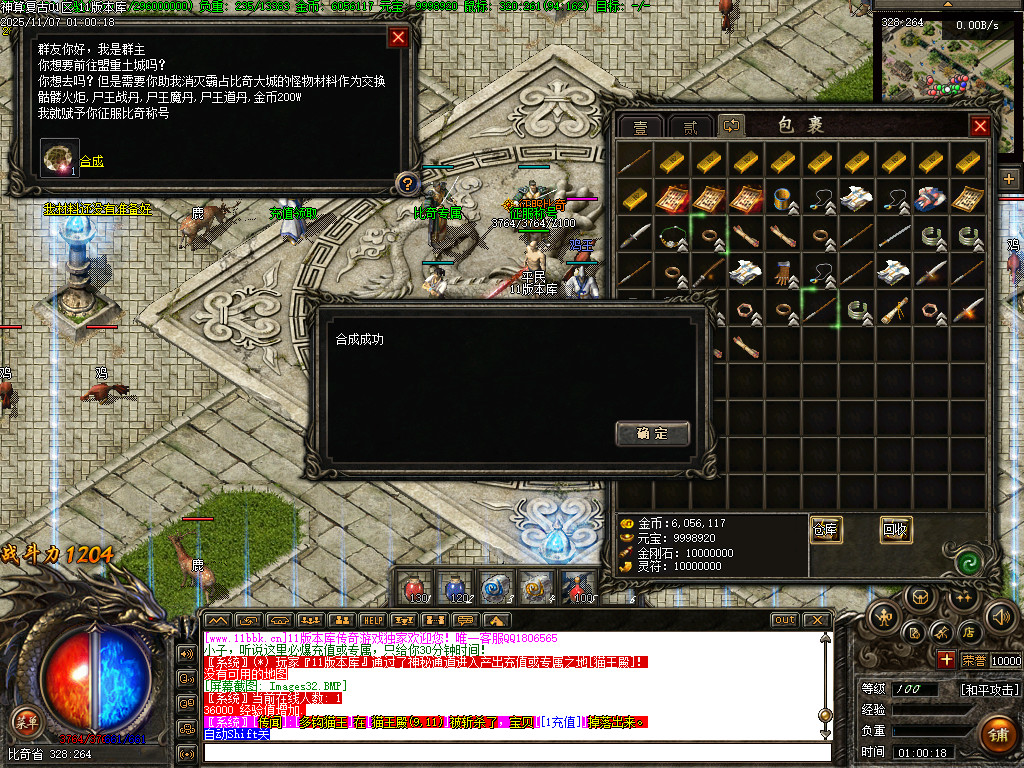Type in the chat input field
The width and height of the screenshot is (1024, 768).
click(510, 751)
